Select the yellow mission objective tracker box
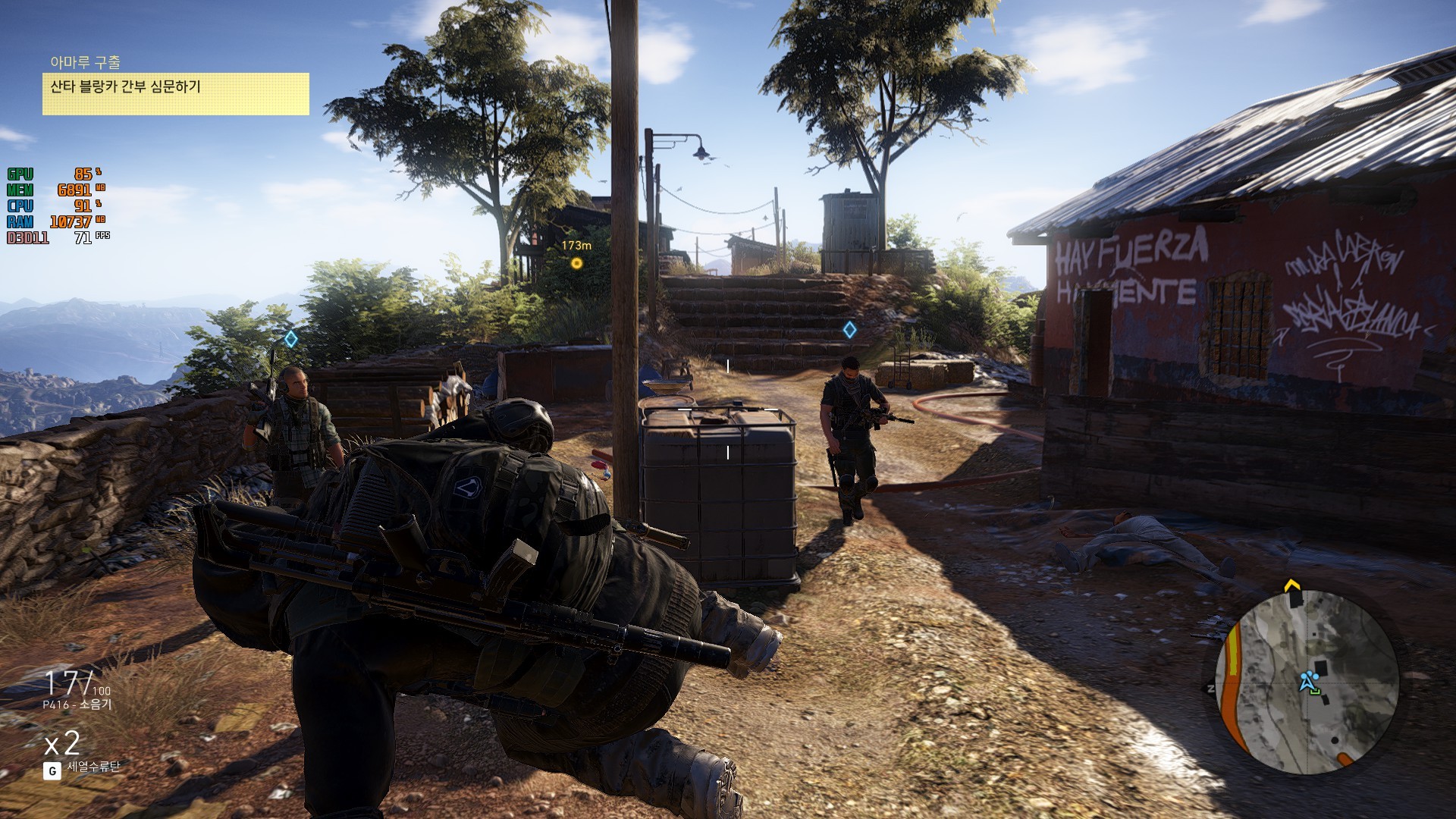Image resolution: width=1456 pixels, height=819 pixels. 175,94
